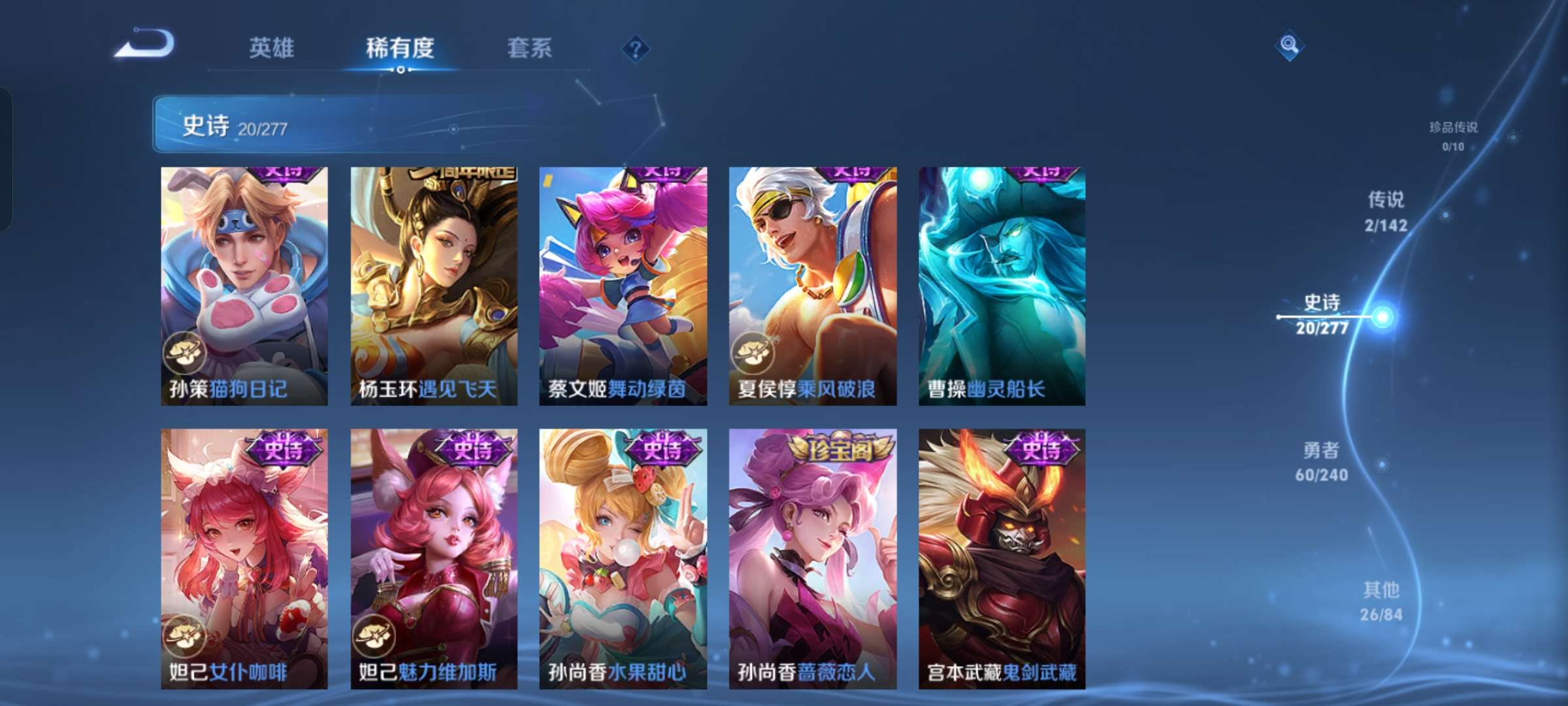Screen dimensions: 1568x706
Task: Switch to the 英雄 tab
Action: (x=273, y=46)
